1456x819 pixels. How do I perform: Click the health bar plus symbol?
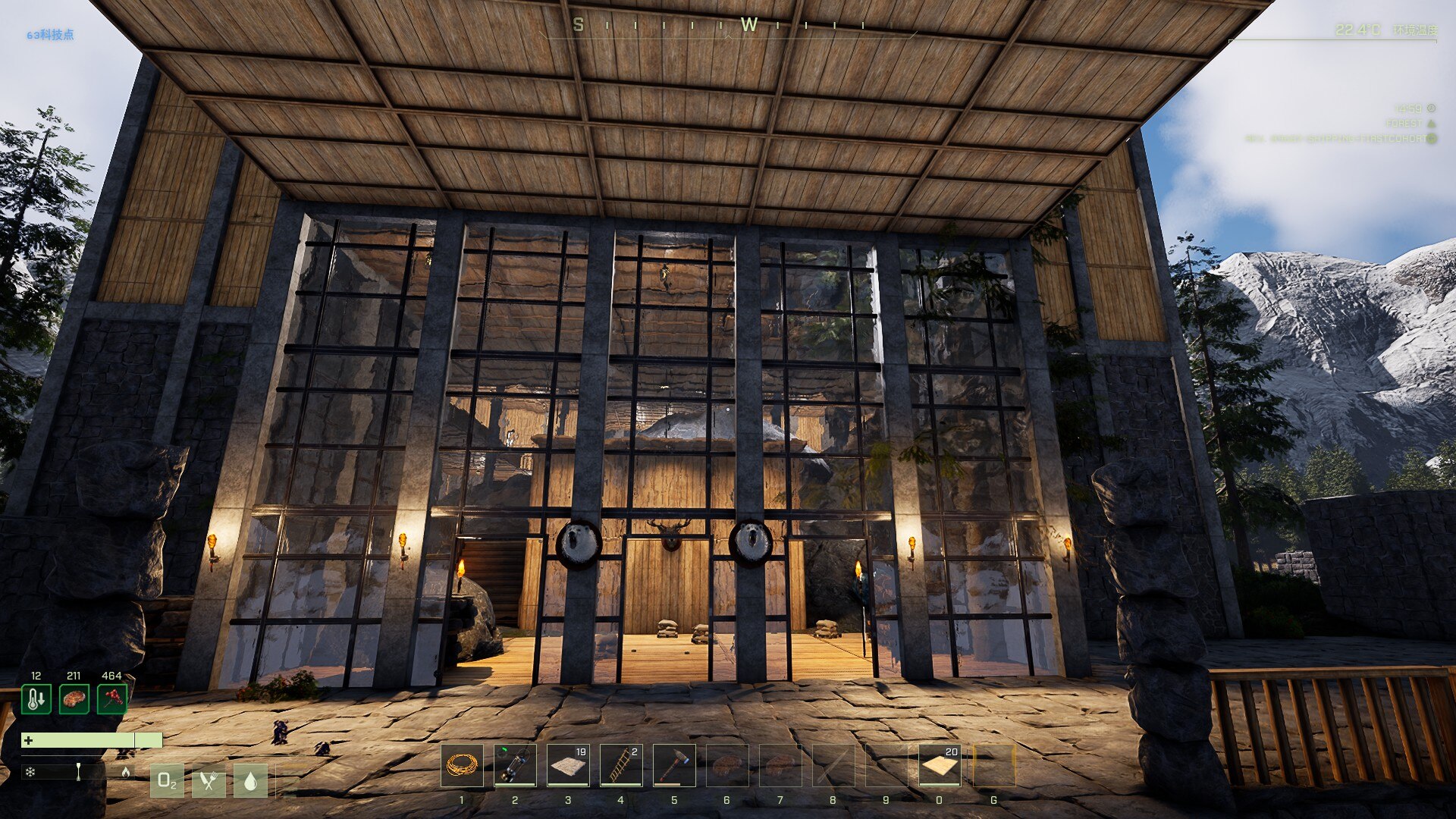[x=29, y=741]
